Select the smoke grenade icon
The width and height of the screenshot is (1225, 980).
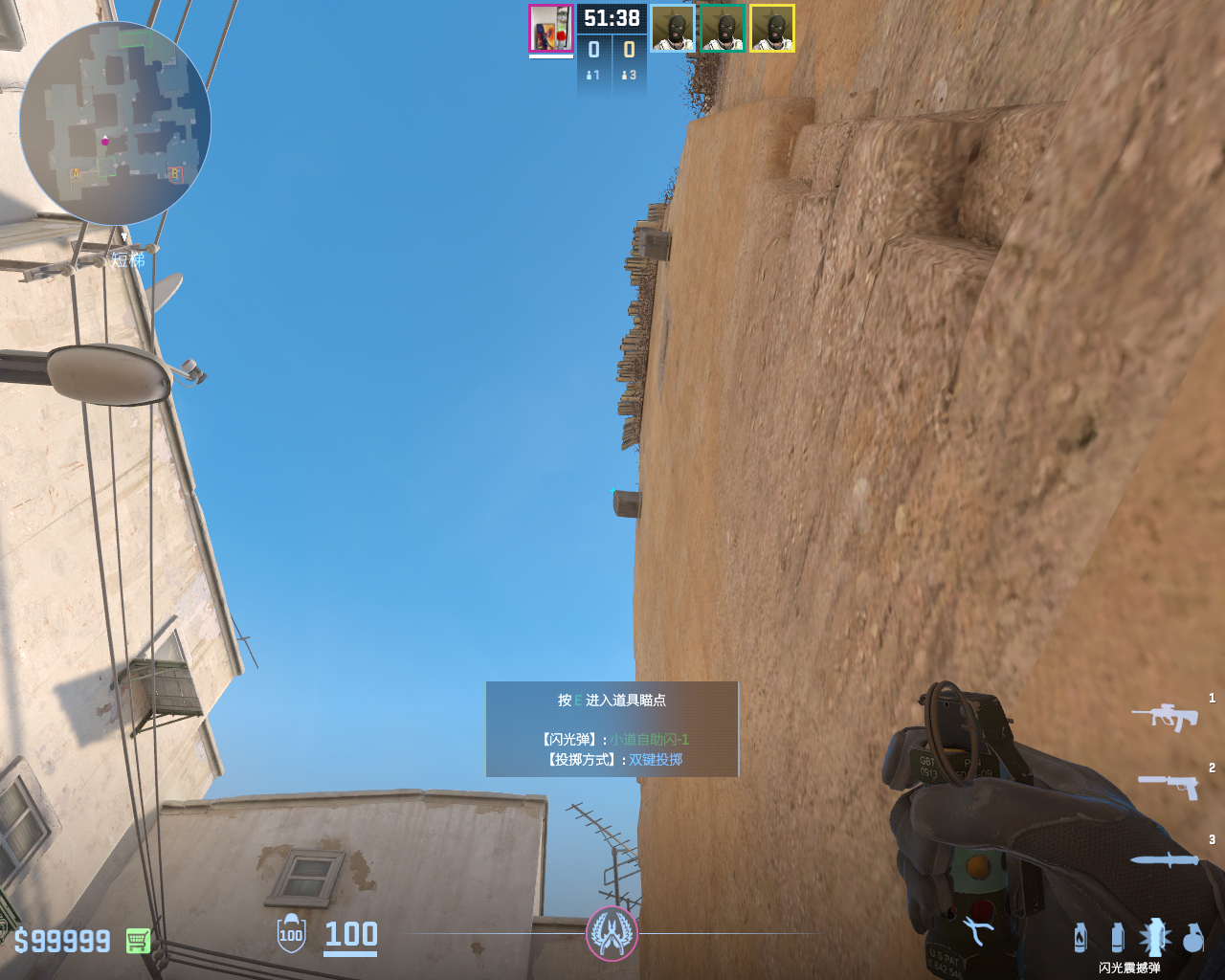pos(1117,937)
